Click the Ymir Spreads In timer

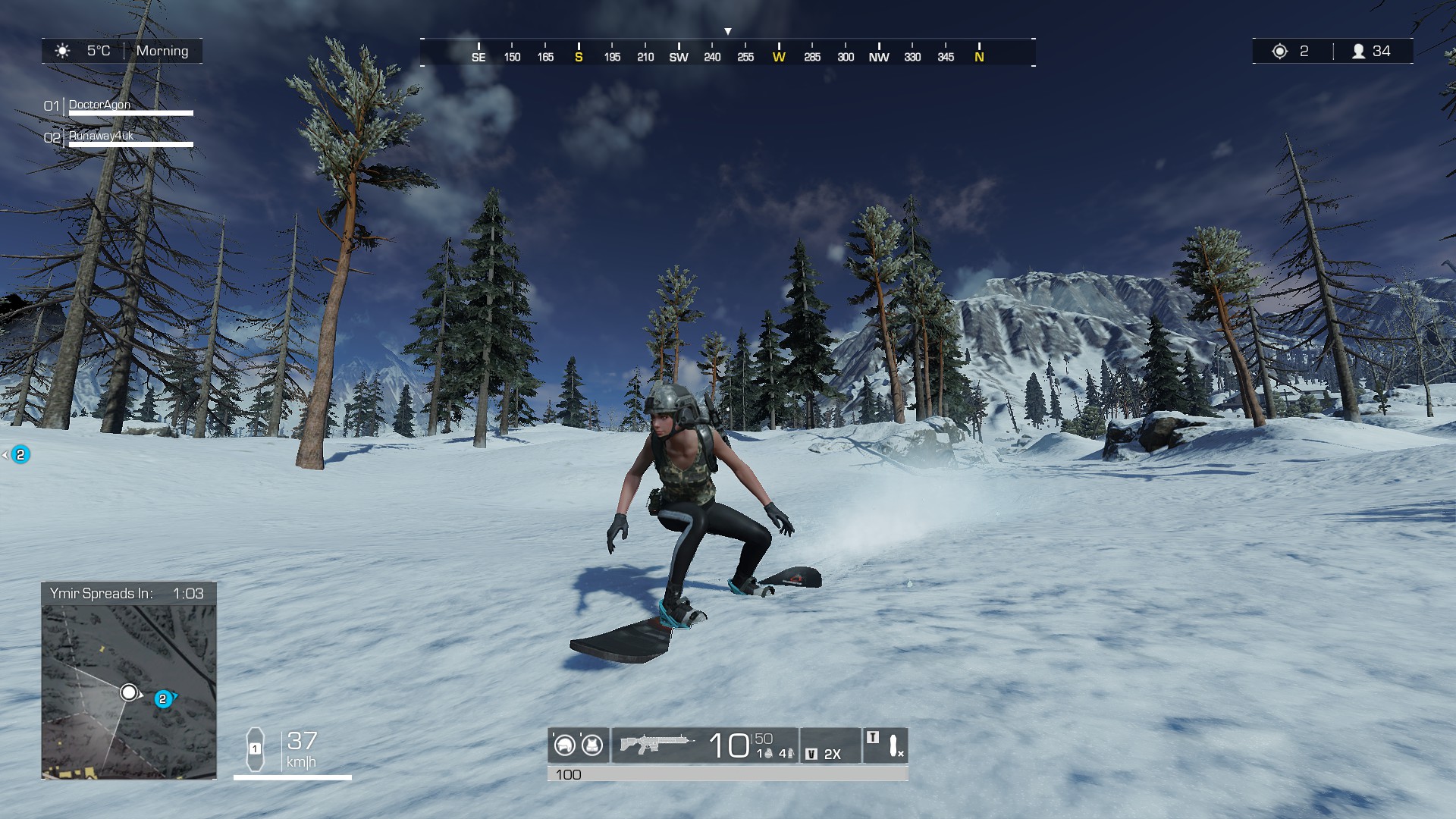[127, 595]
